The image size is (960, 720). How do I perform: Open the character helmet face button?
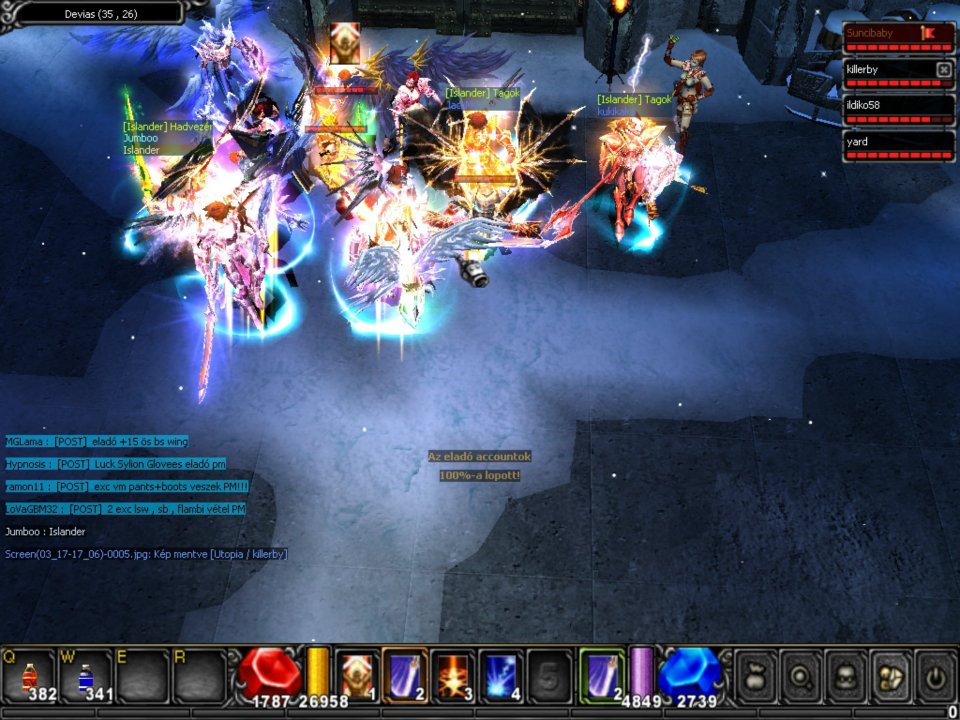(x=845, y=675)
